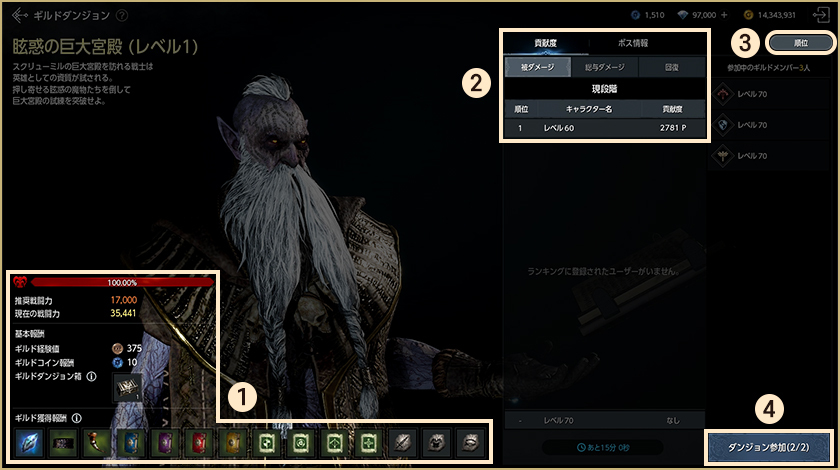Viewport: 840px width, 470px height.
Task: Show info for ギルド獲得報酬
Action: pos(77,418)
